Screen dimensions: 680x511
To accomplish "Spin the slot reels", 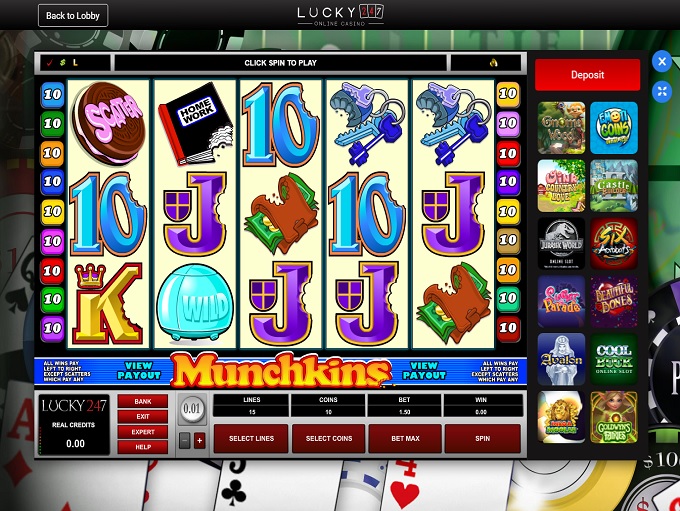I will click(x=482, y=439).
